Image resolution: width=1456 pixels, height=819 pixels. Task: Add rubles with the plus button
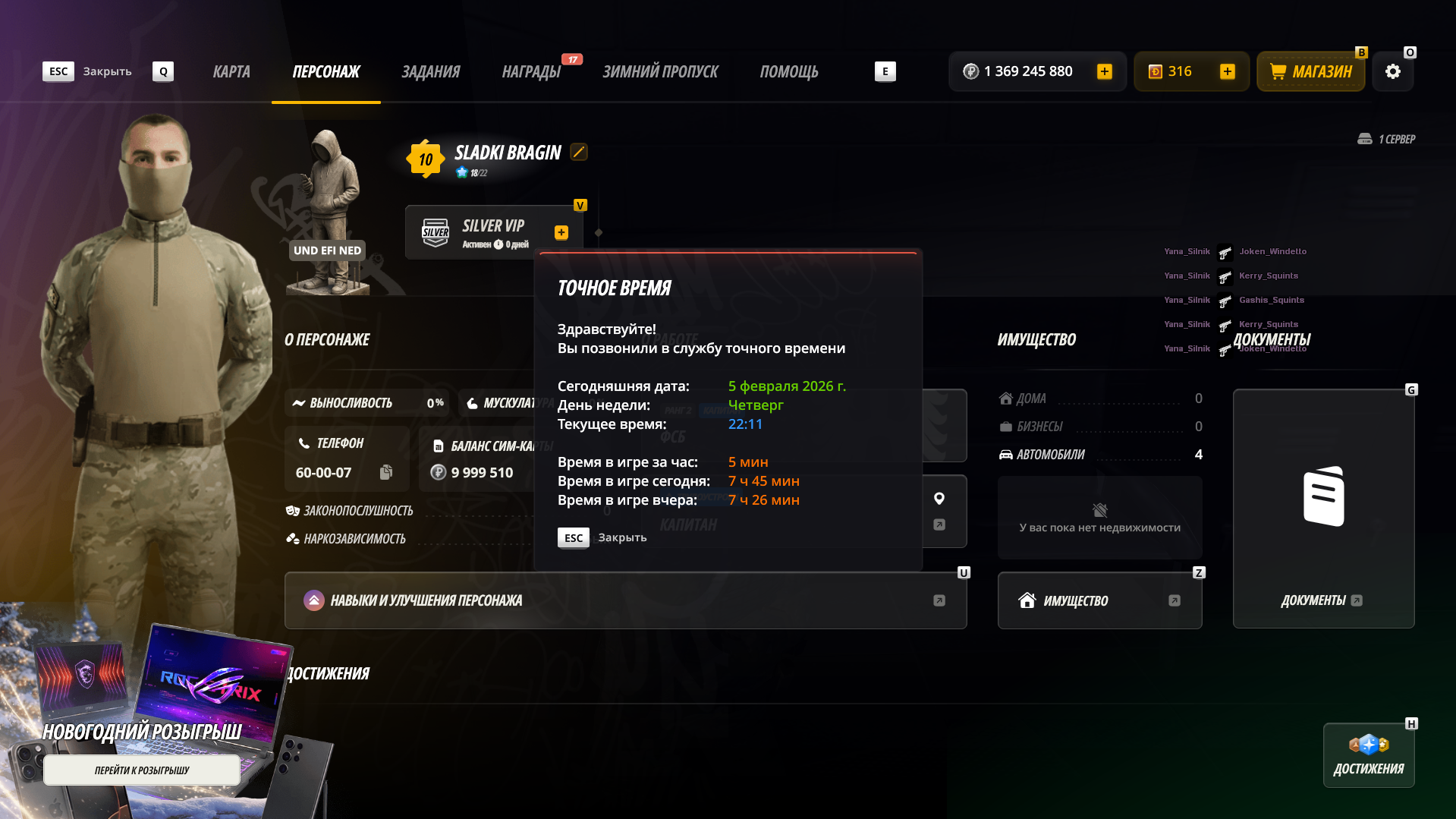pyautogui.click(x=1105, y=71)
